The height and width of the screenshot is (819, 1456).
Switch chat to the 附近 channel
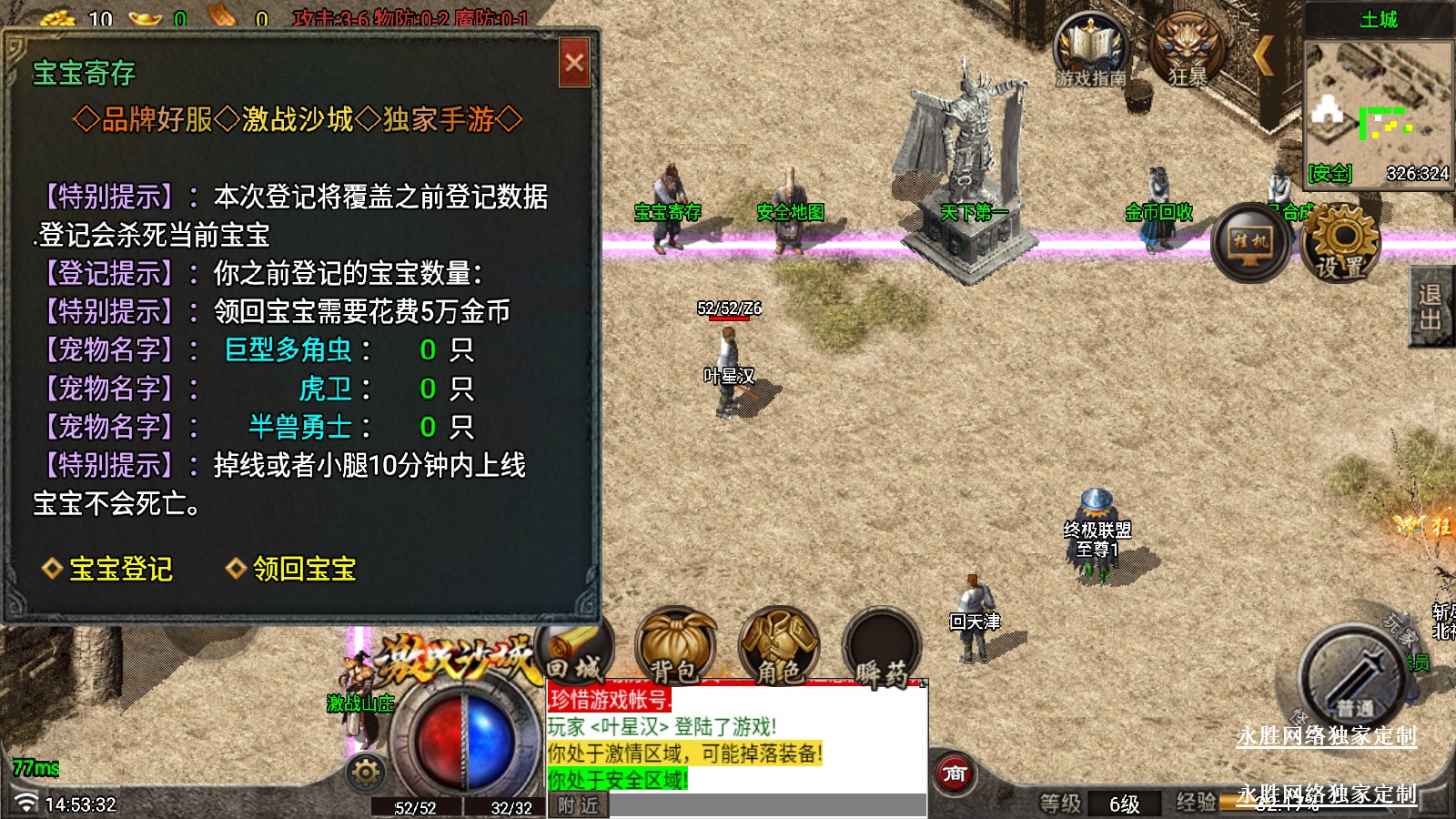coord(579,805)
